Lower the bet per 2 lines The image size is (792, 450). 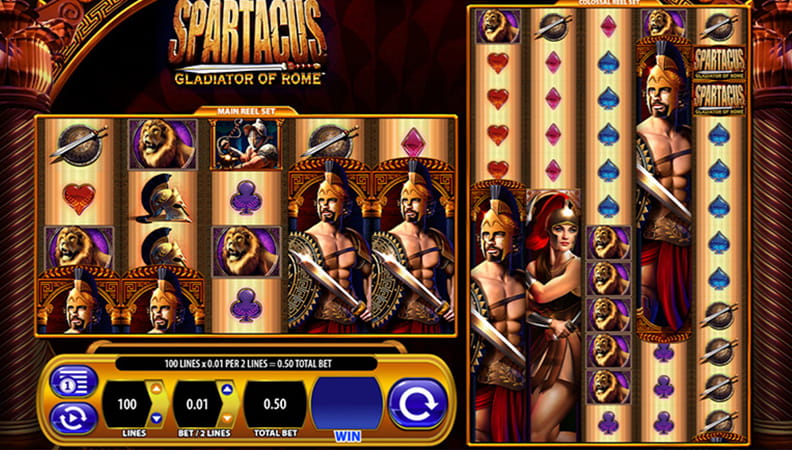(x=225, y=418)
